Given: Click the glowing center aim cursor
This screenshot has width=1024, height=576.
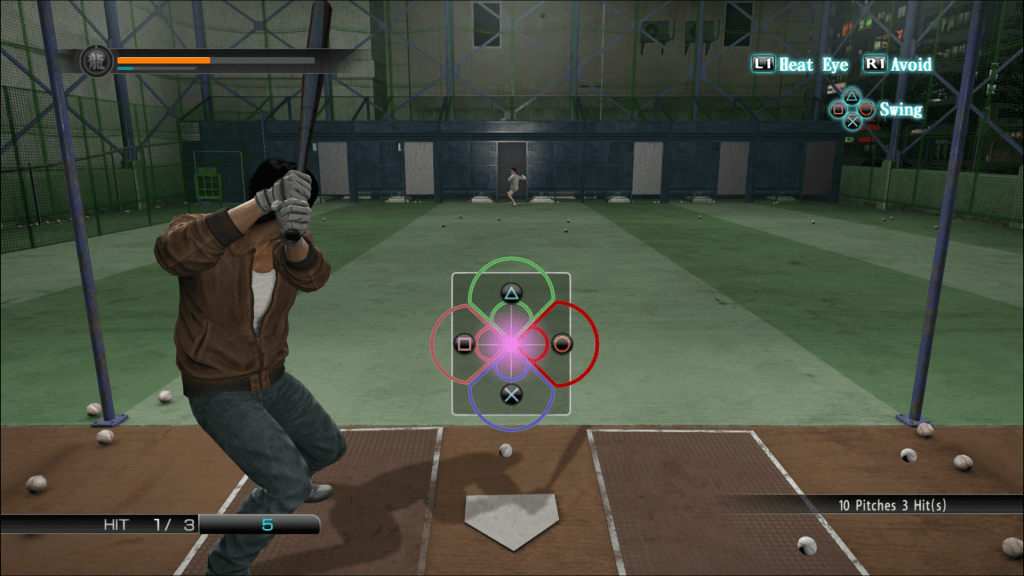Looking at the screenshot, I should (x=511, y=343).
